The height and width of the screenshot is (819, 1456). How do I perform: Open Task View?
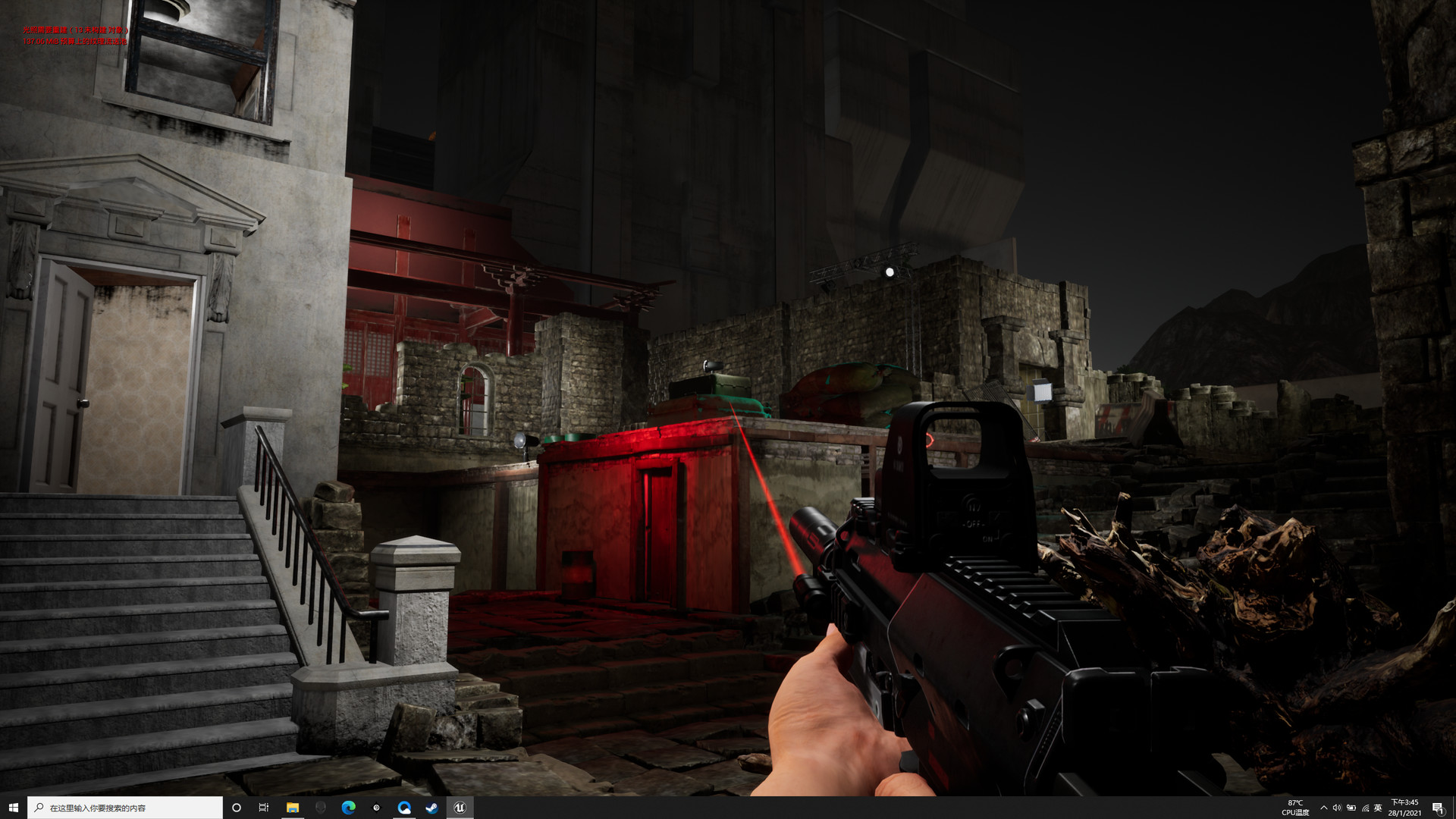click(263, 808)
